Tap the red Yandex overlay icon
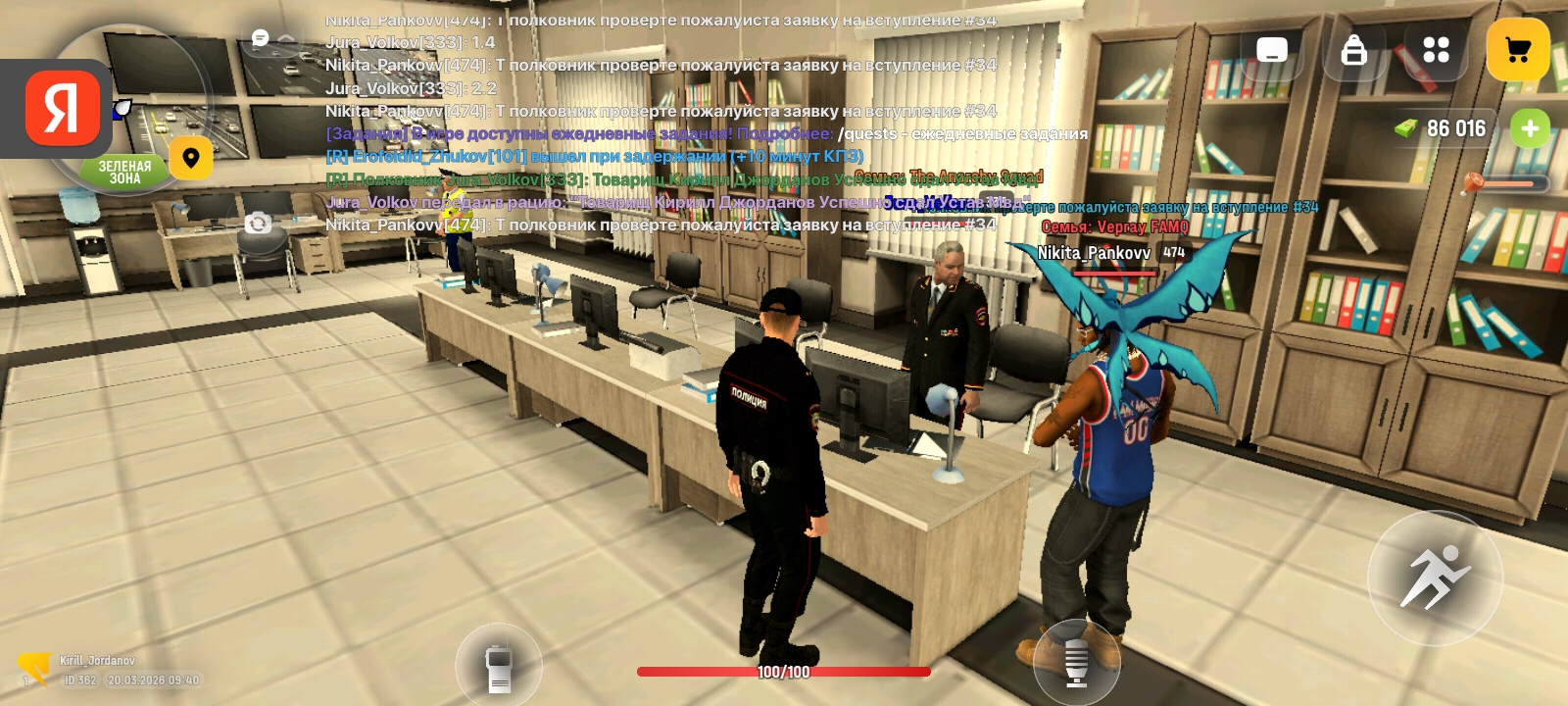The width and height of the screenshot is (1568, 706). coord(63,108)
